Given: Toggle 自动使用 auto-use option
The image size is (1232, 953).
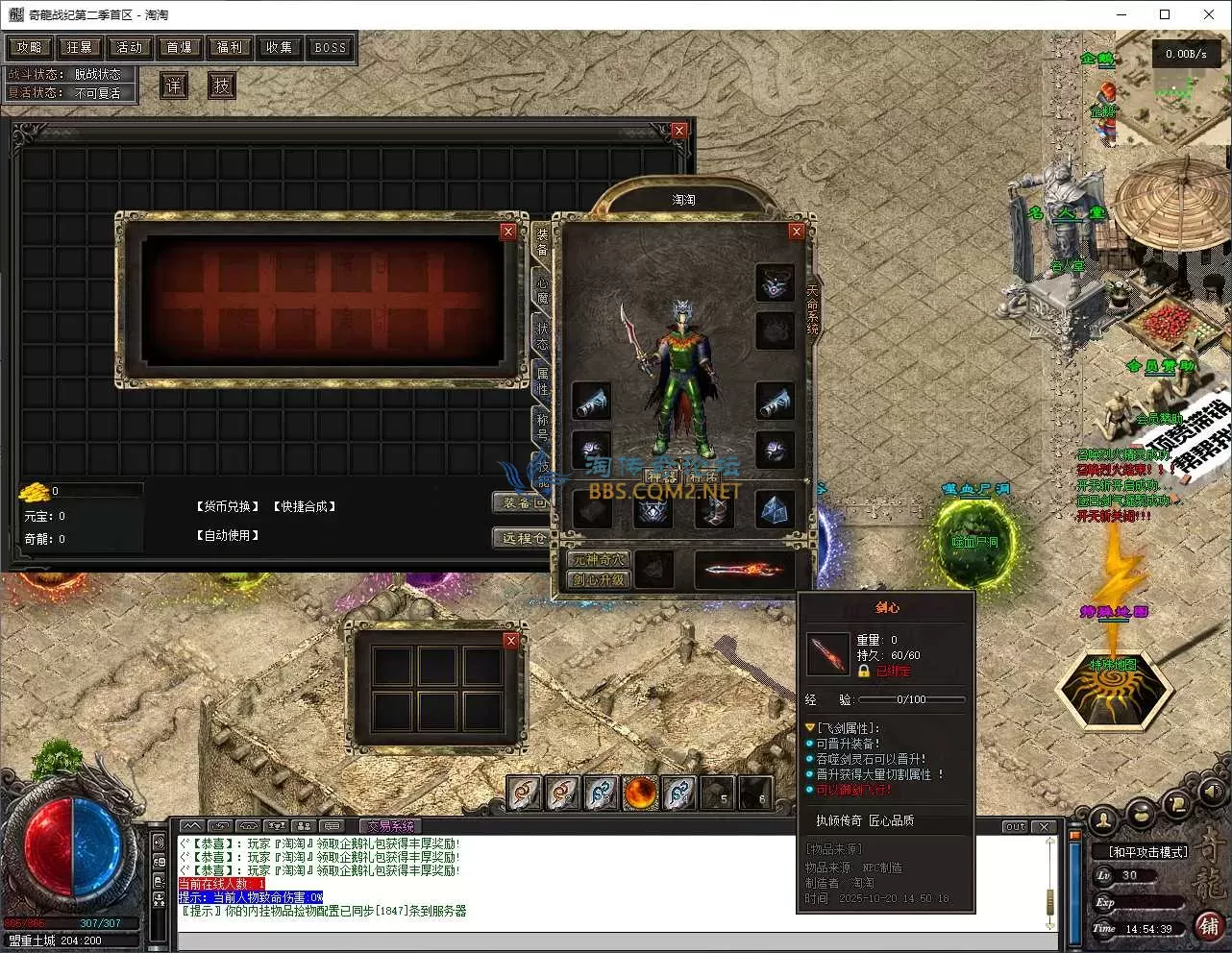Looking at the screenshot, I should coord(228,535).
